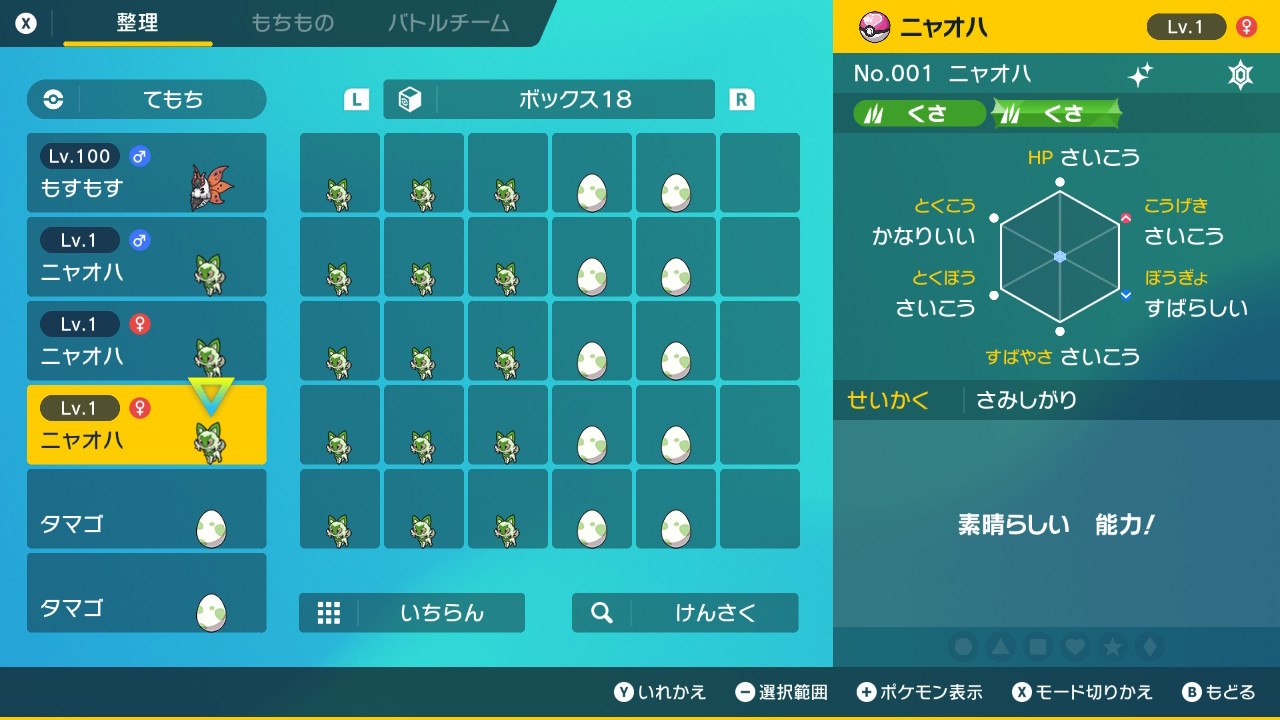The height and width of the screenshot is (720, 1280).
Task: Switch to the バトルチーム tab
Action: tap(448, 23)
